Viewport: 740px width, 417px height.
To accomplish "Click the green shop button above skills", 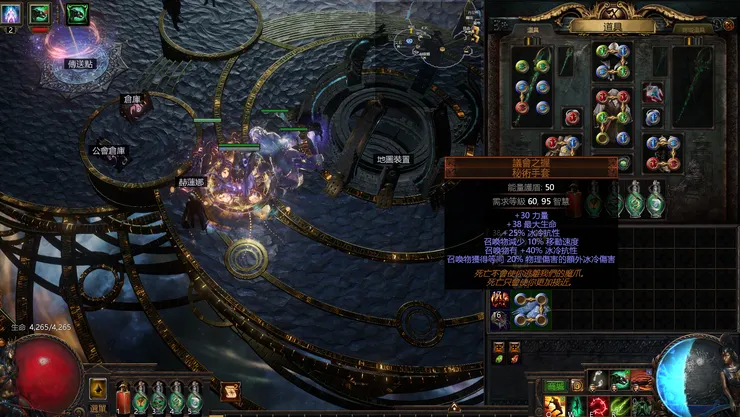I will [556, 385].
